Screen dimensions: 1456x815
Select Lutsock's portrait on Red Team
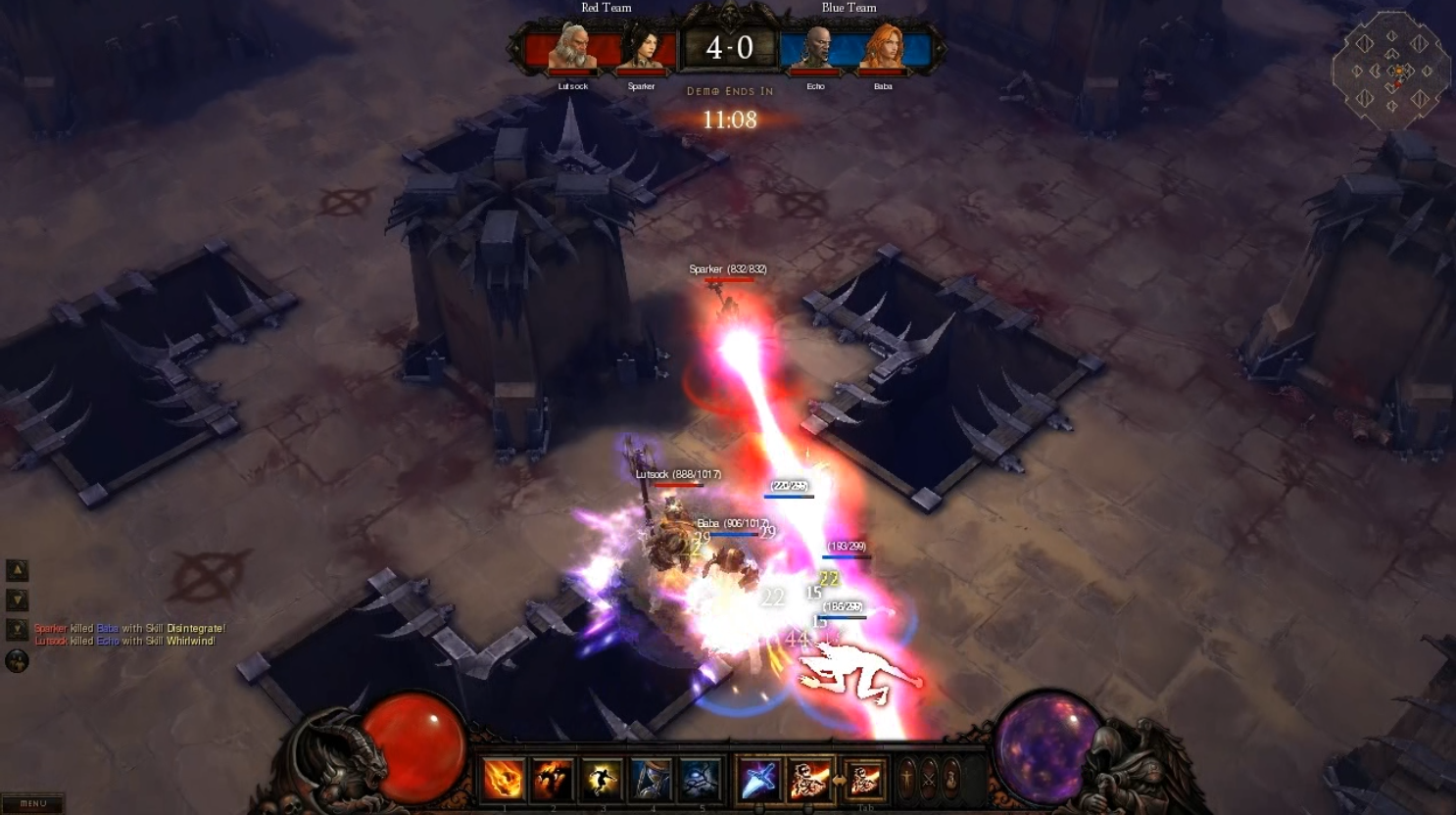coord(571,49)
